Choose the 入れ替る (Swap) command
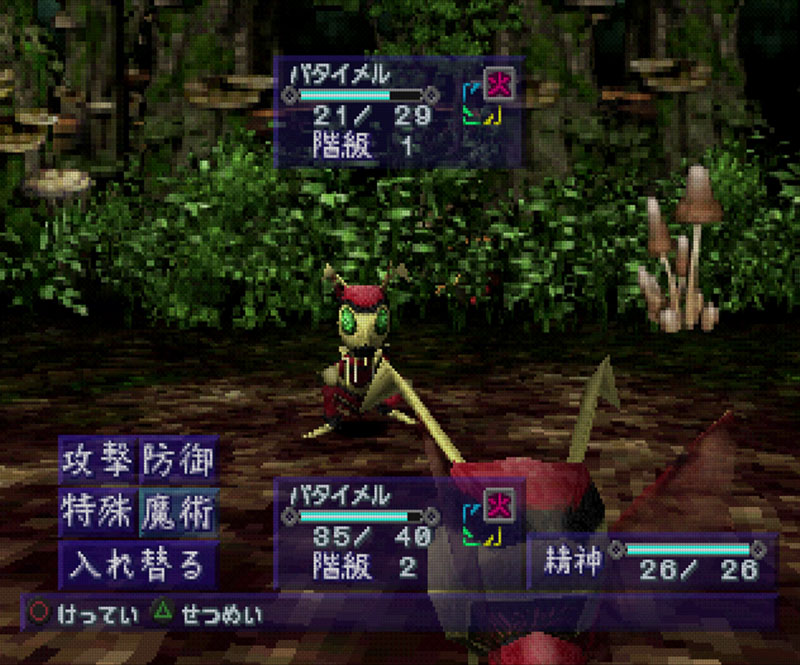The width and height of the screenshot is (800, 665). pos(137,565)
